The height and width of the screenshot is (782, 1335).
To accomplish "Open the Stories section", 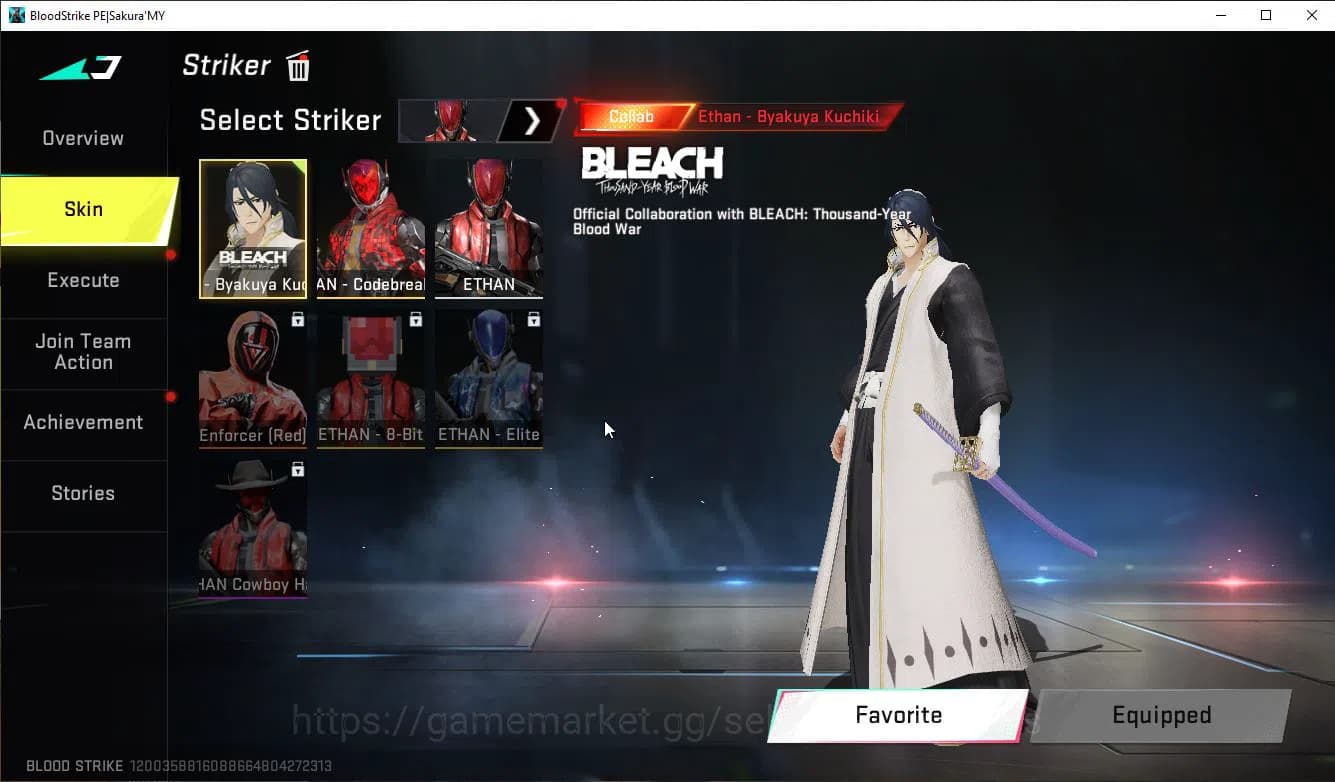I will click(x=83, y=493).
